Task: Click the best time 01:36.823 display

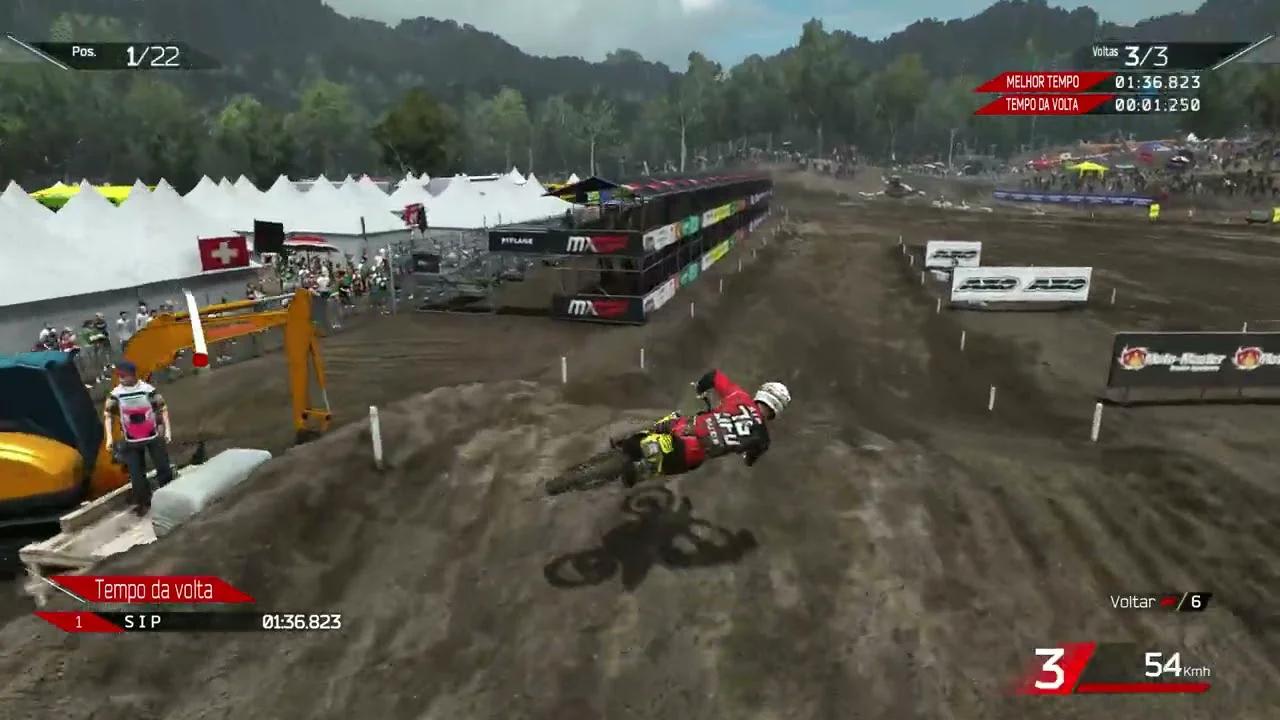Action: click(x=1158, y=83)
